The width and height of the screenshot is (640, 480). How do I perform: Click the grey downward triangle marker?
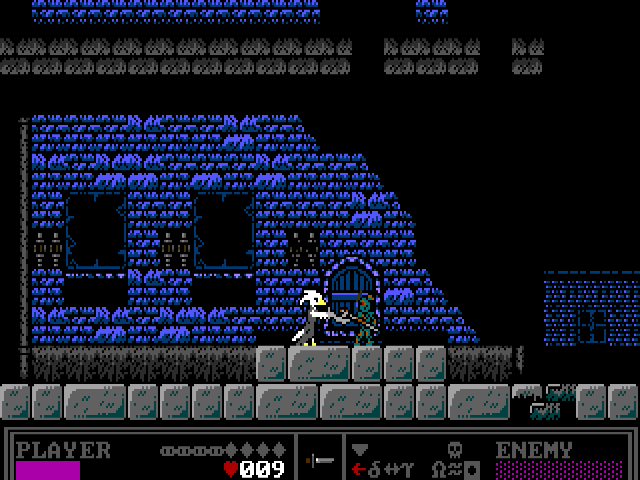tap(360, 449)
